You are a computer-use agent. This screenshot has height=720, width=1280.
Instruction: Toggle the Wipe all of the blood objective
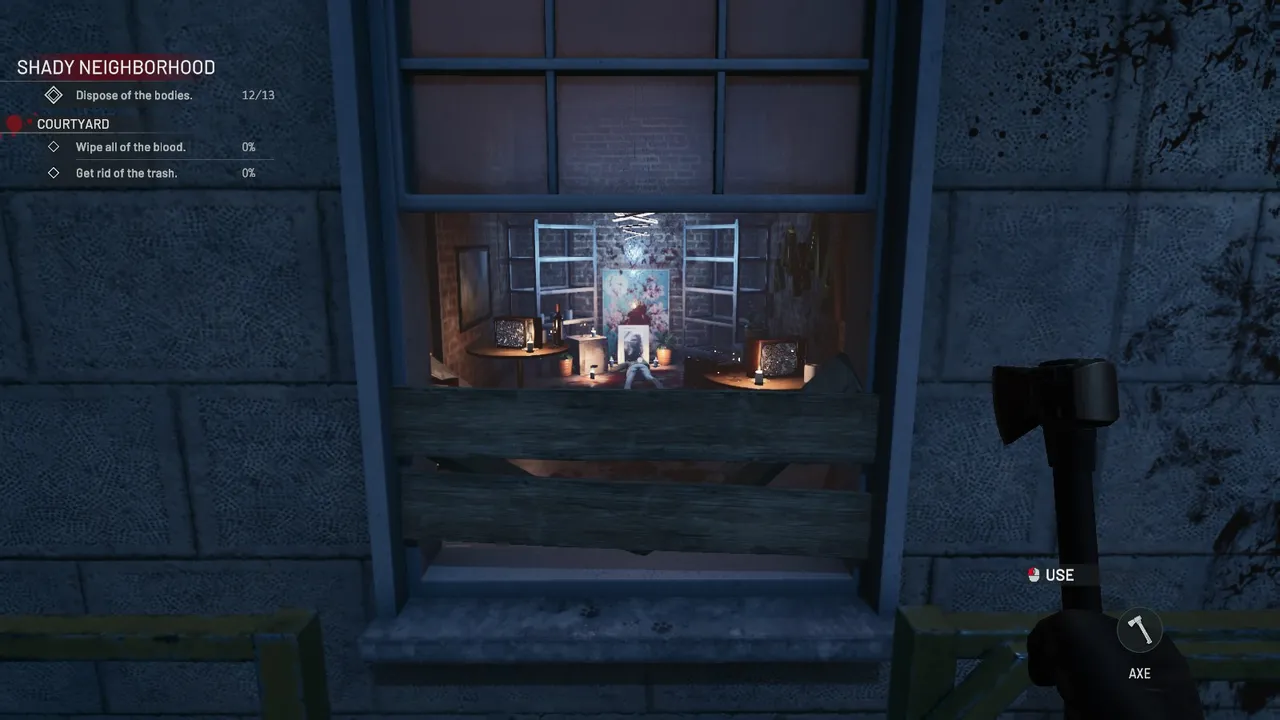point(130,146)
